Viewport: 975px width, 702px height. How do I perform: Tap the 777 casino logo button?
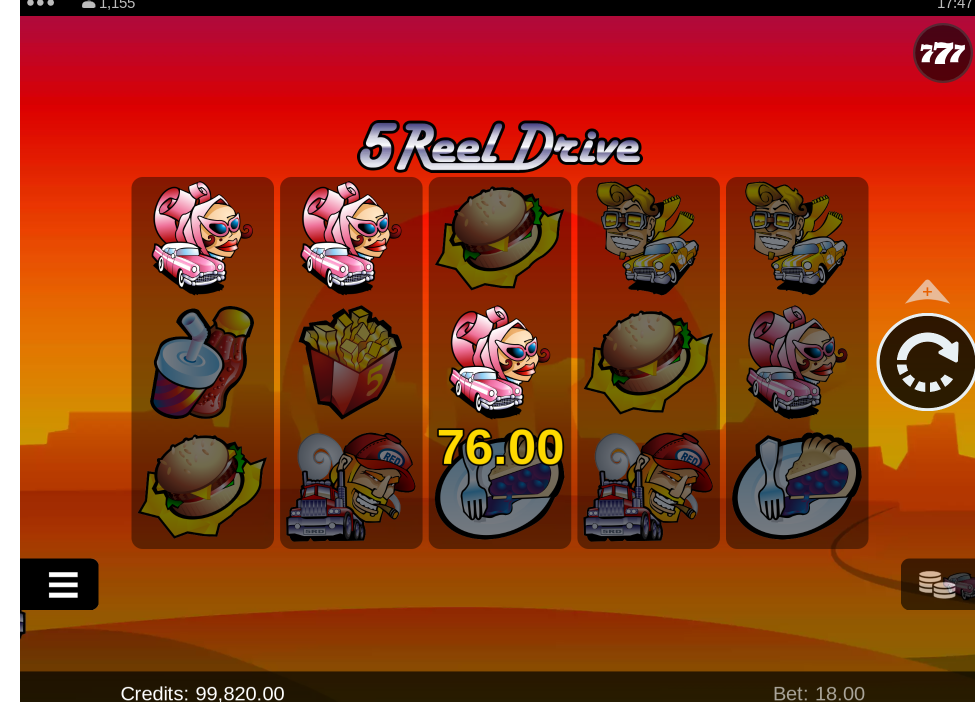[942, 53]
